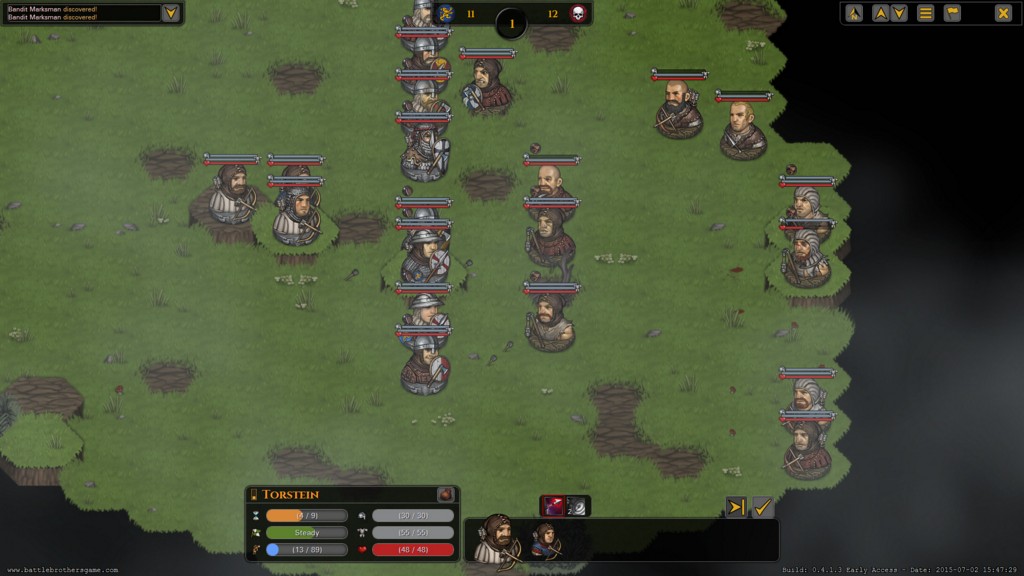Click the yellow flag button

pos(953,13)
